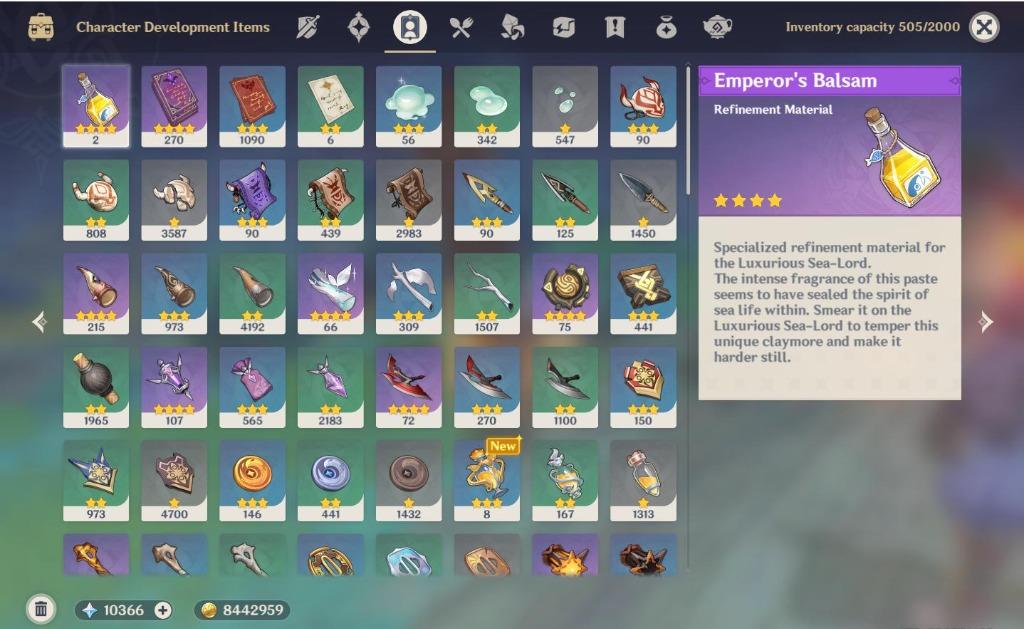1024x629 pixels.
Task: Choose the red book item with 1090 count
Action: pyautogui.click(x=252, y=106)
